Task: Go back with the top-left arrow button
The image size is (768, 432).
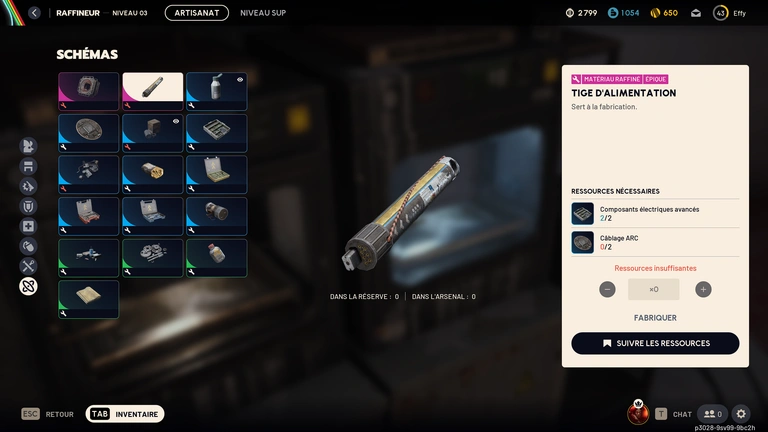Action: pos(35,13)
